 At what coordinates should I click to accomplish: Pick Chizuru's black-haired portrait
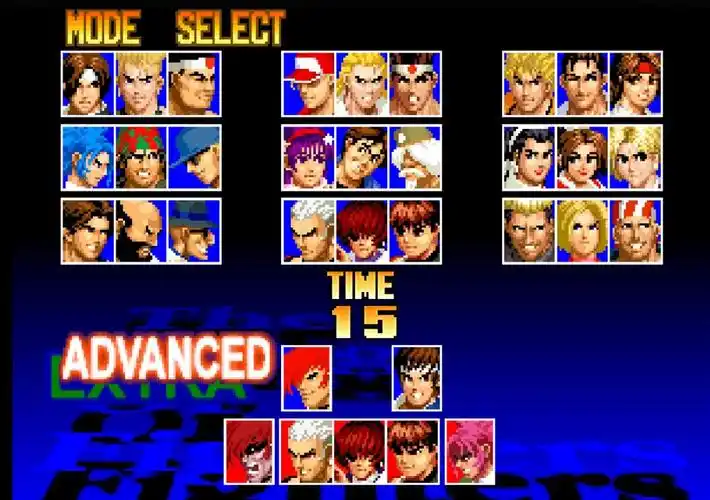(529, 157)
